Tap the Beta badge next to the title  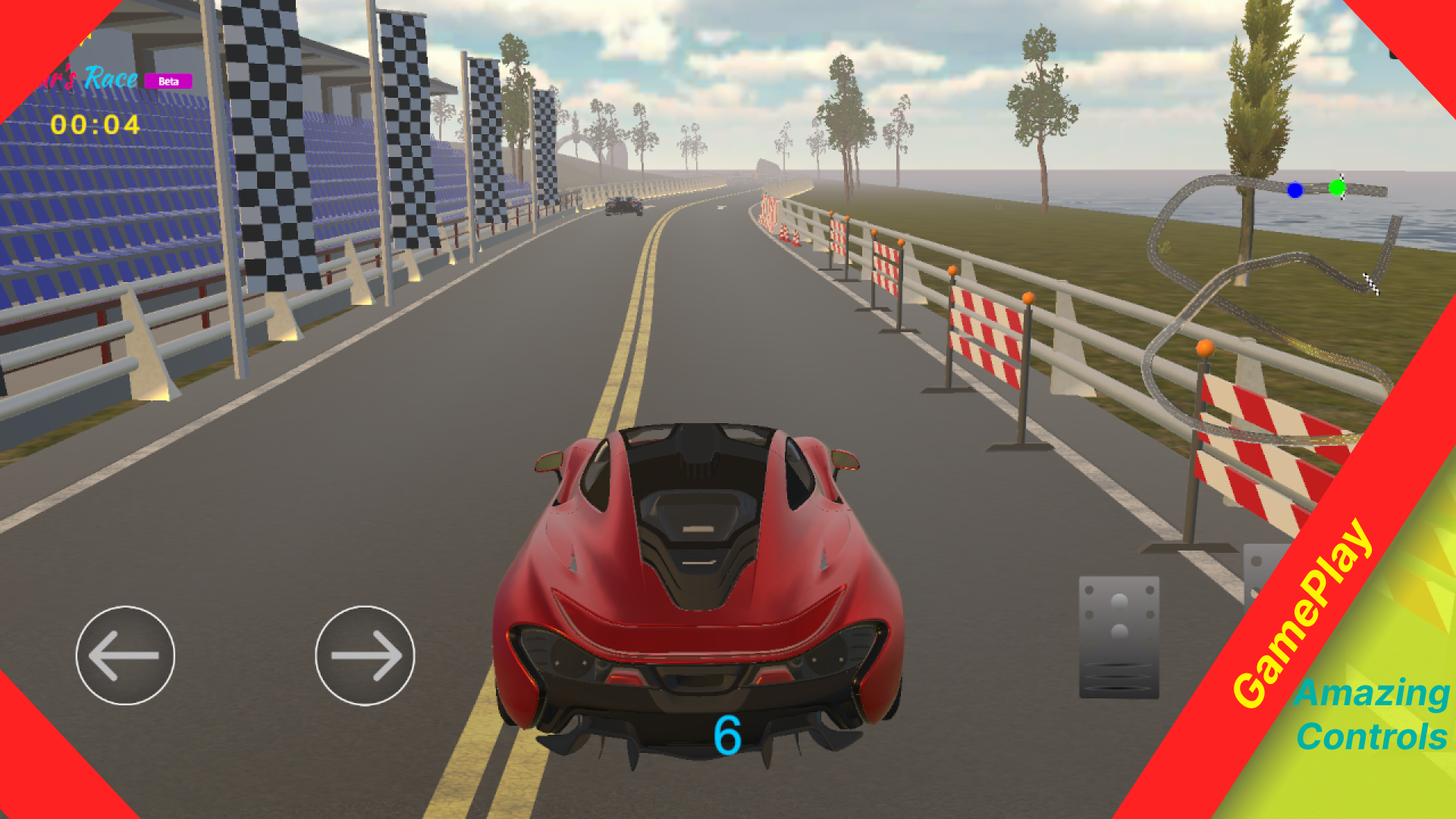(x=168, y=80)
